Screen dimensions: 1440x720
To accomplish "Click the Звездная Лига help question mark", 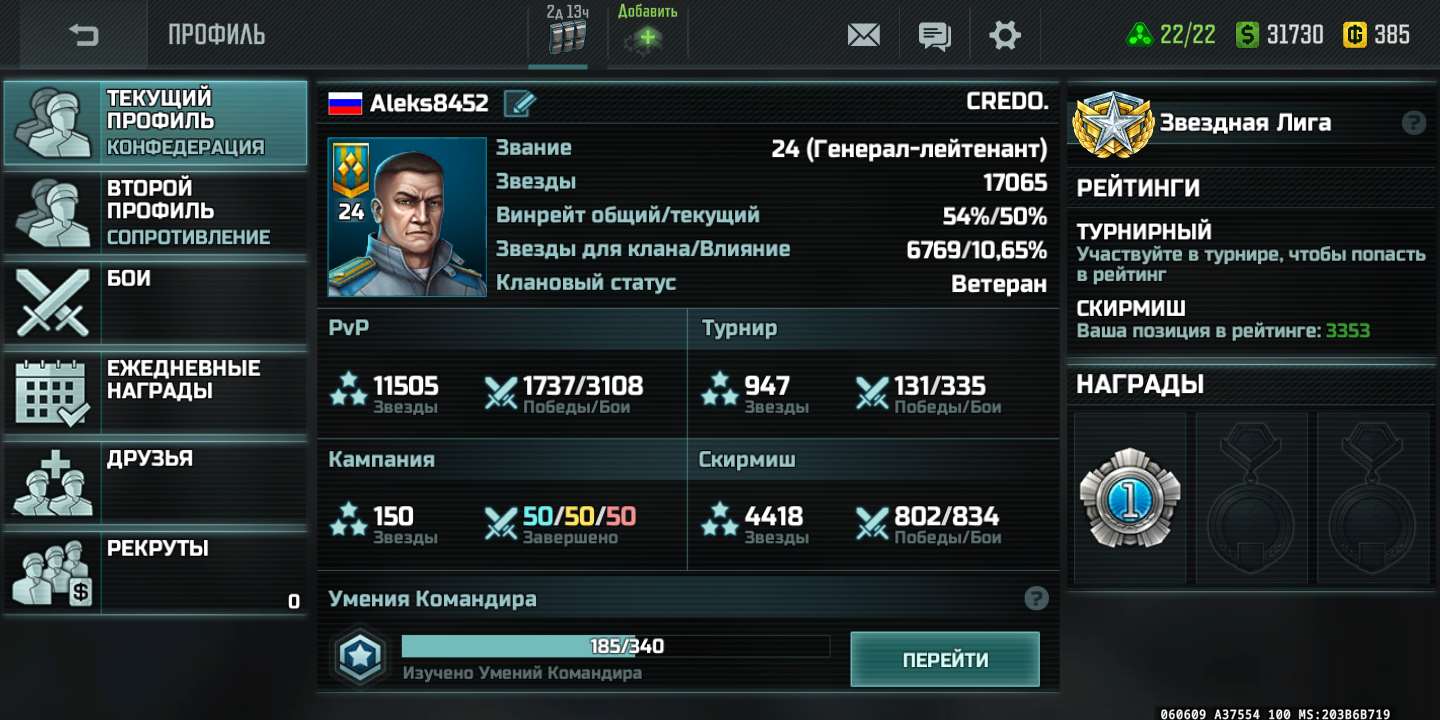I will tap(1413, 122).
